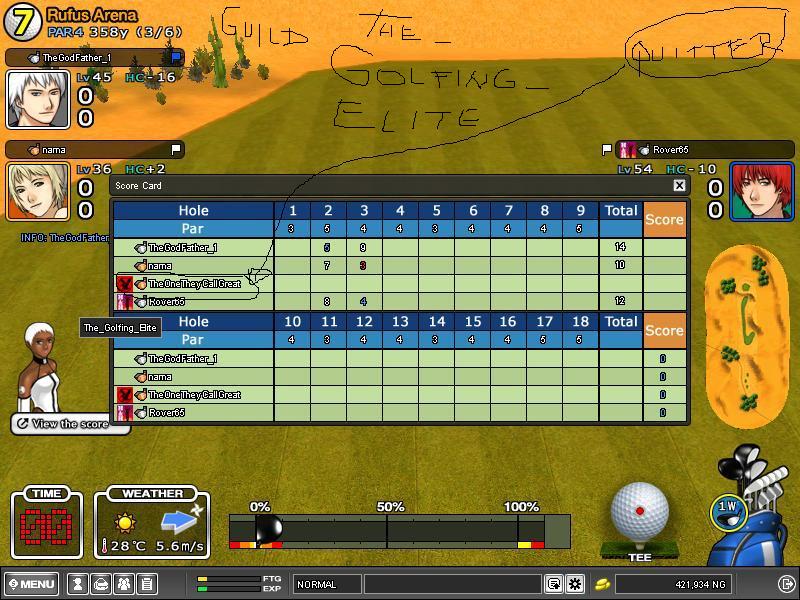Close the Score Card window
The height and width of the screenshot is (600, 800).
point(679,185)
